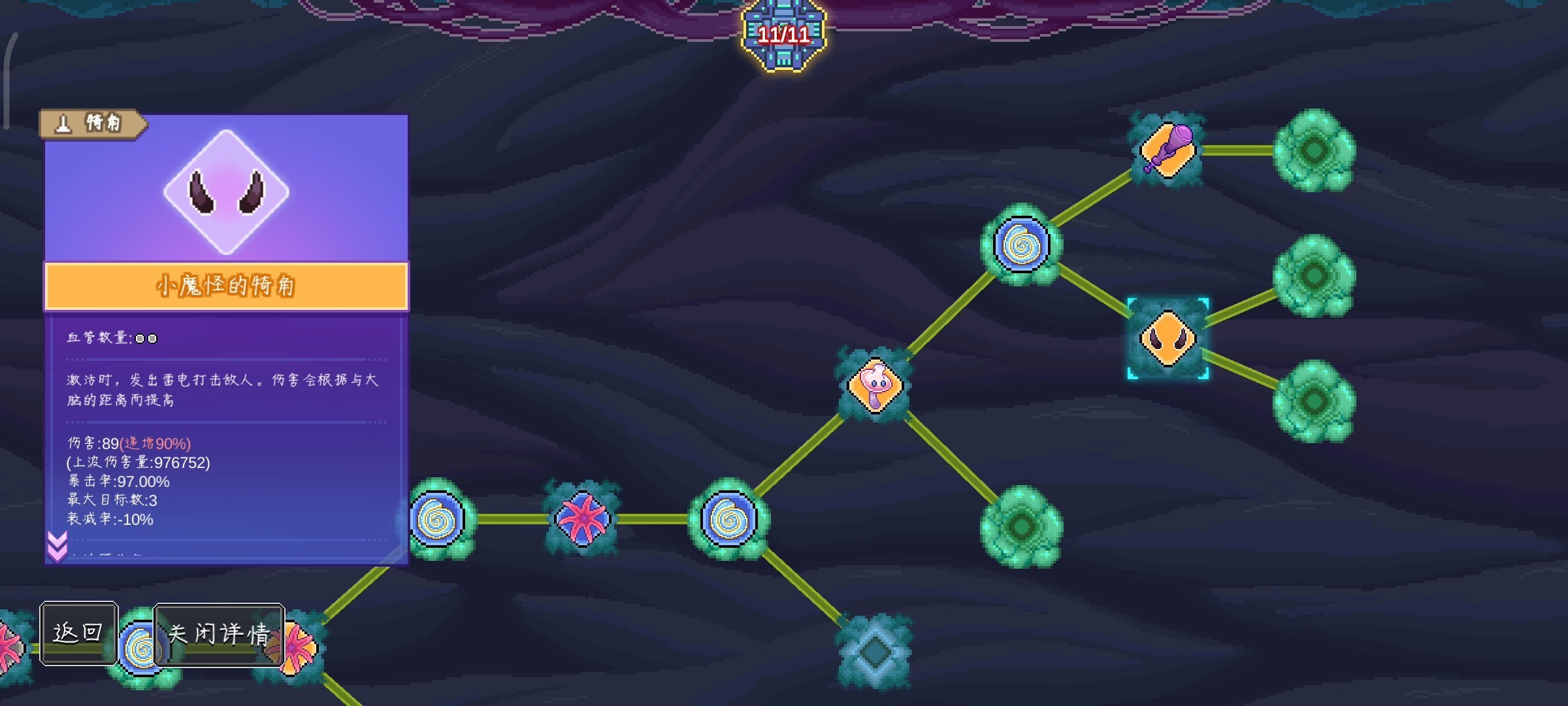Screen dimensions: 1568x706
Task: Click the large green socket below the creature node
Action: (1021, 526)
